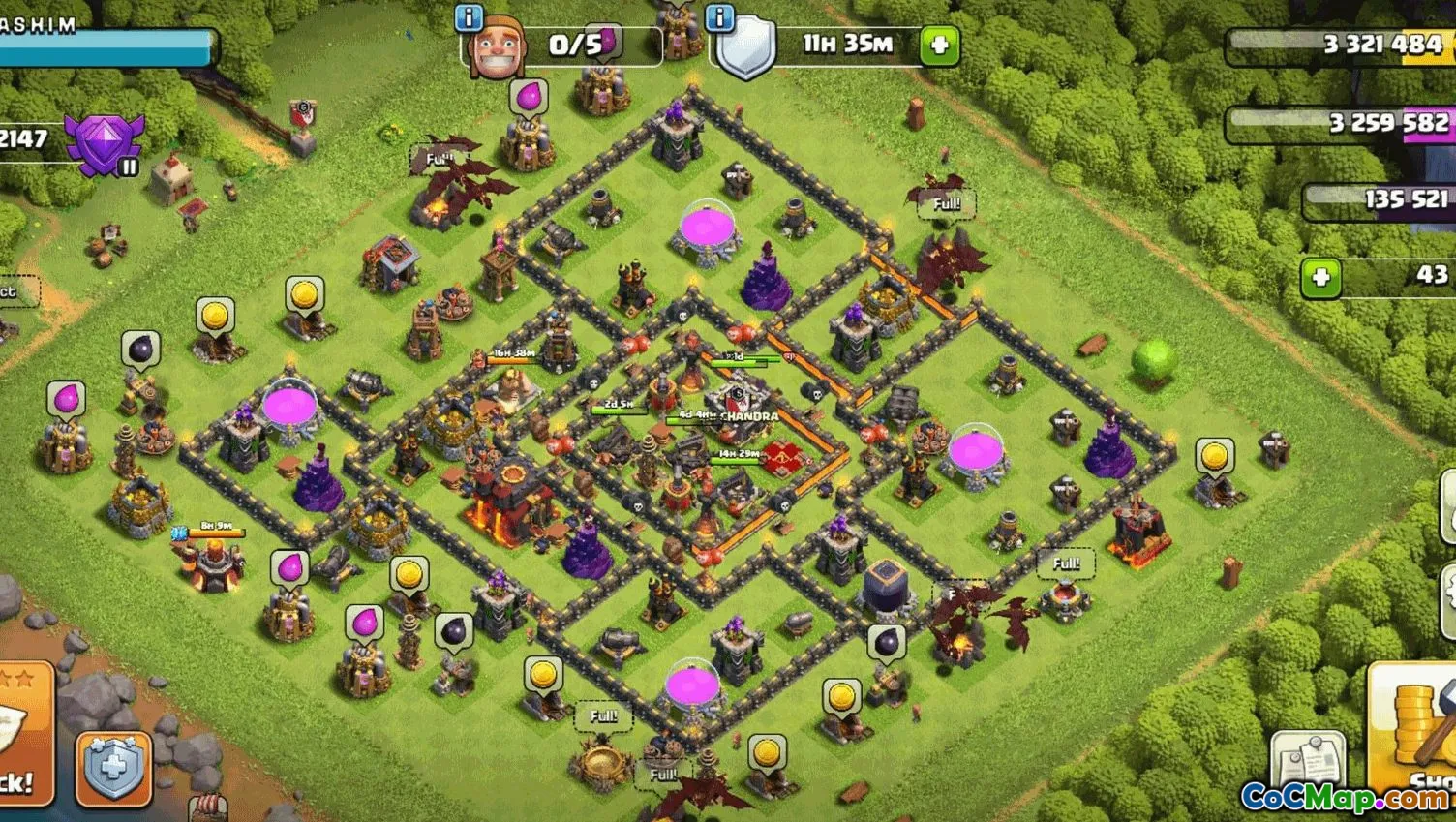
Task: Open the blue shield defense log button
Action: [113, 769]
